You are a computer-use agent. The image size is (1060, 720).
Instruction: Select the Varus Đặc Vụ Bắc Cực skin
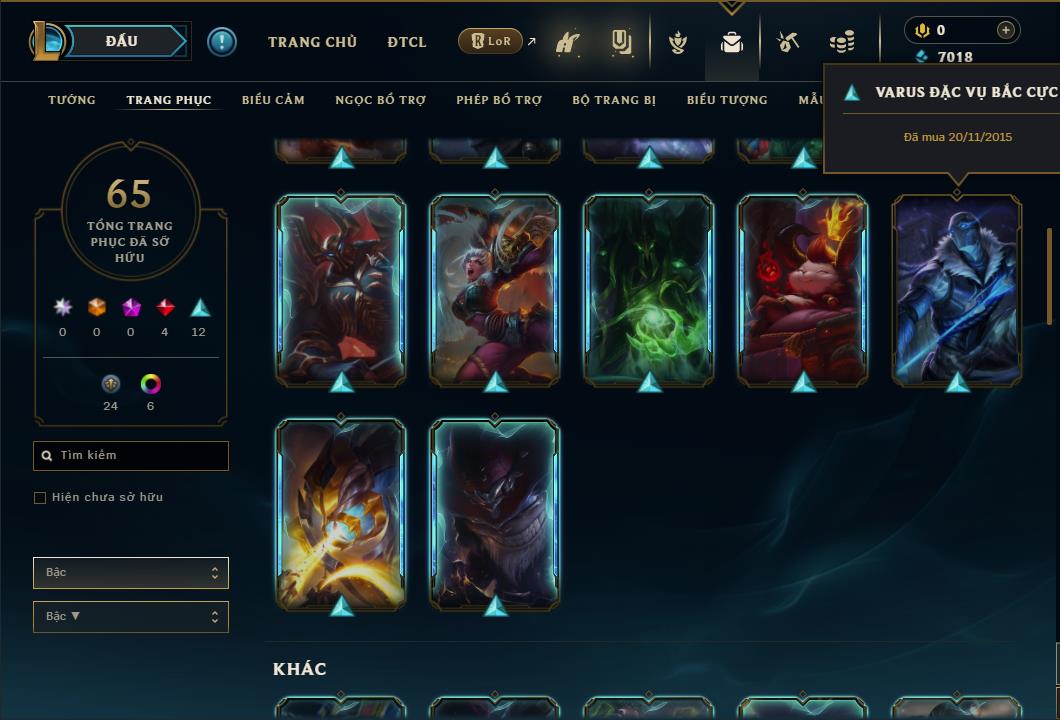957,288
